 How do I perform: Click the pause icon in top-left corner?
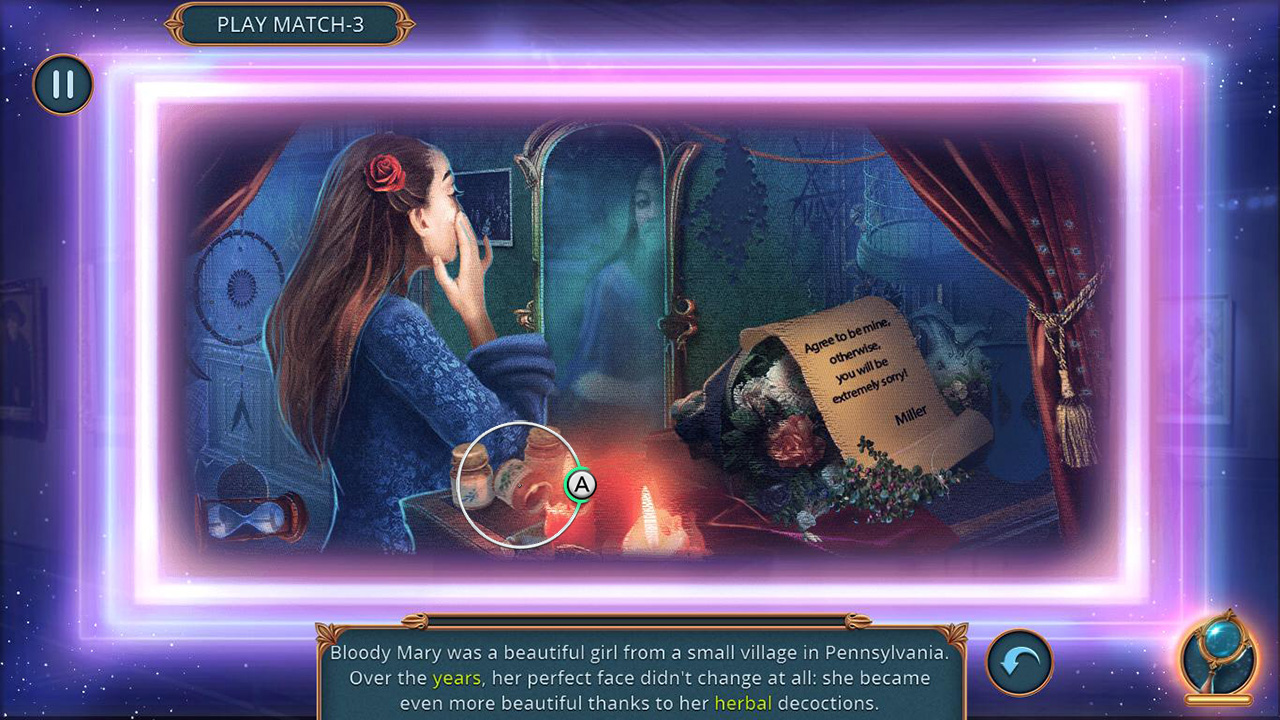pyautogui.click(x=63, y=85)
